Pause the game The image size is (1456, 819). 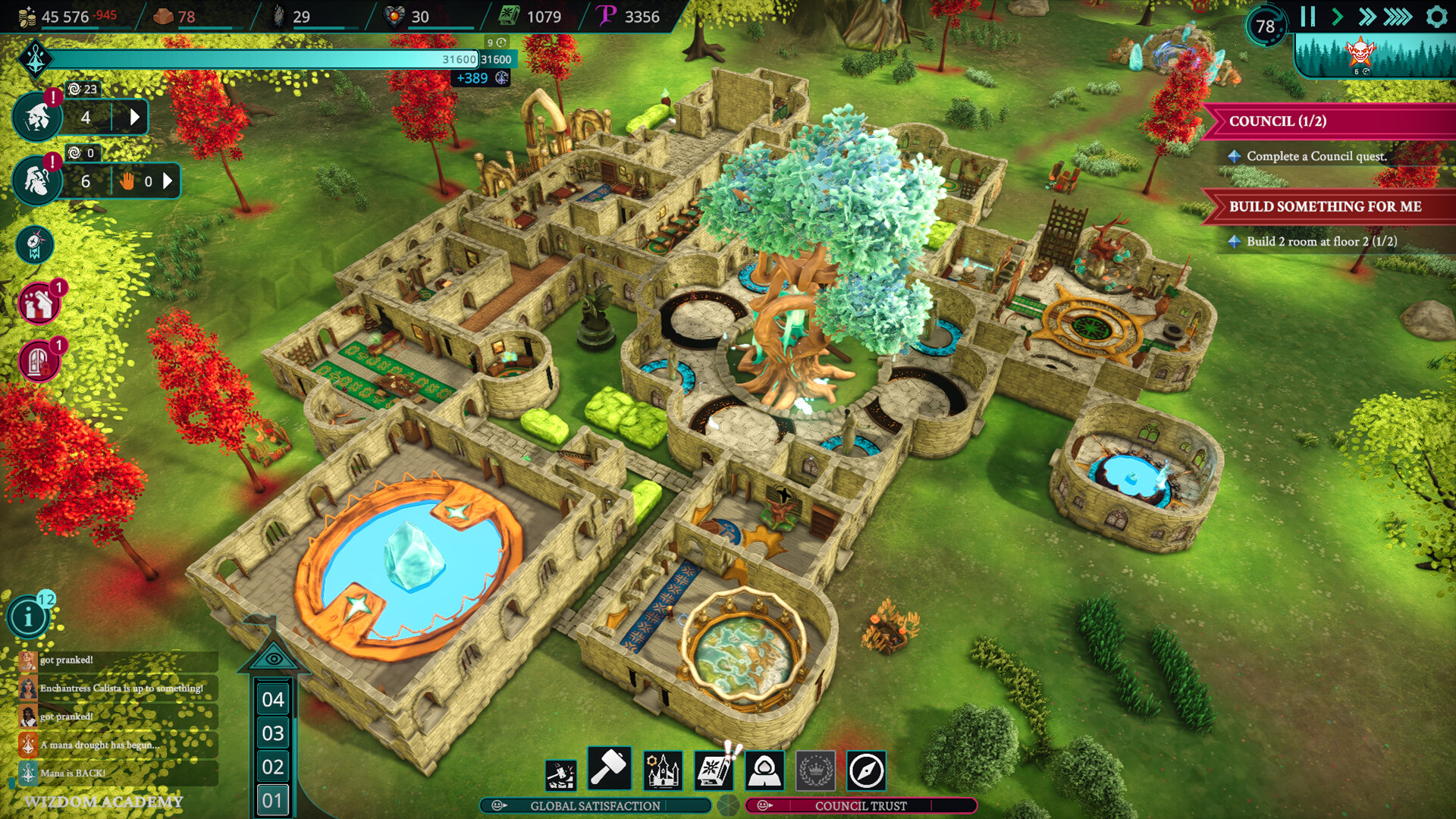click(1307, 17)
